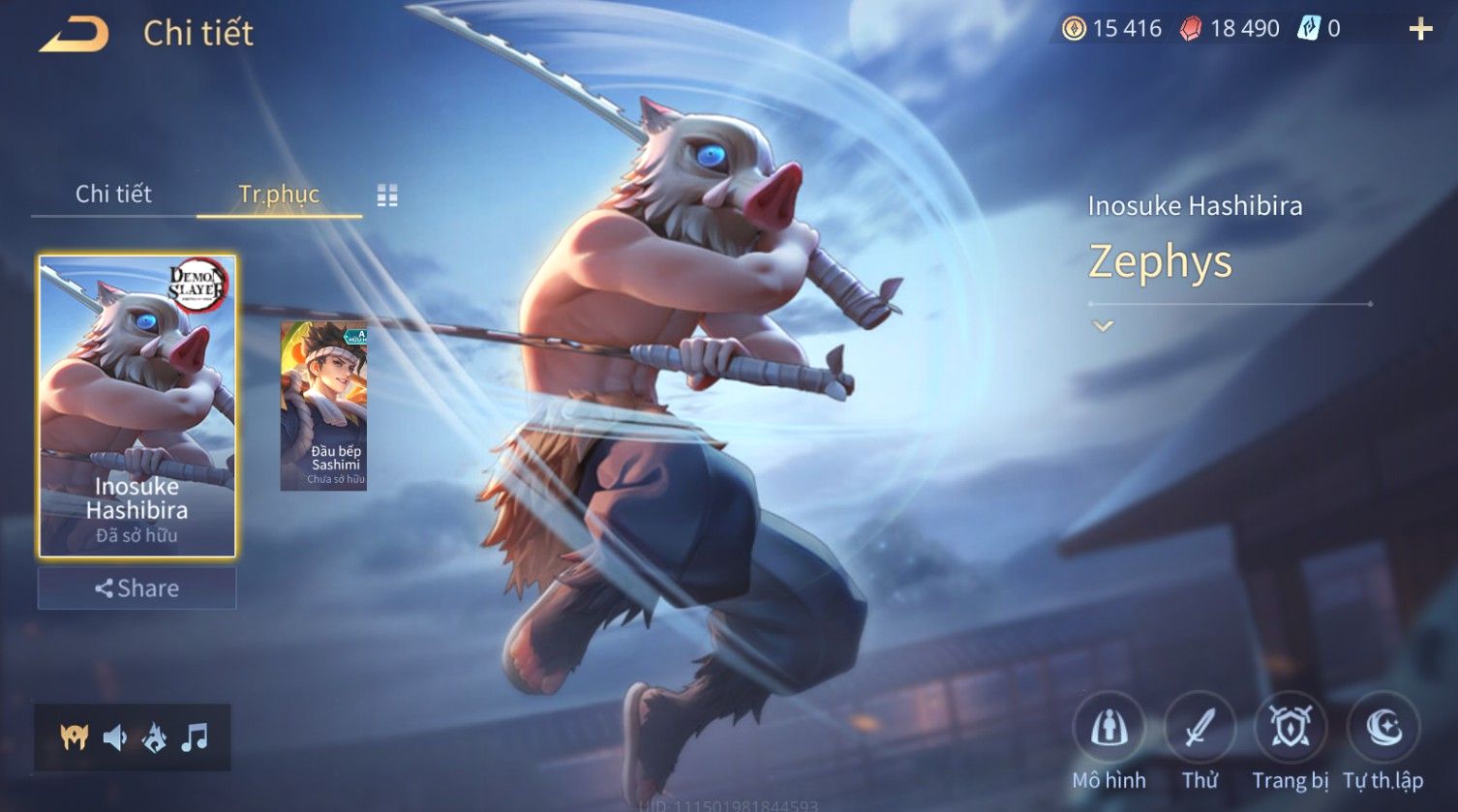1458x812 pixels.
Task: Share the current skin
Action: [x=137, y=588]
